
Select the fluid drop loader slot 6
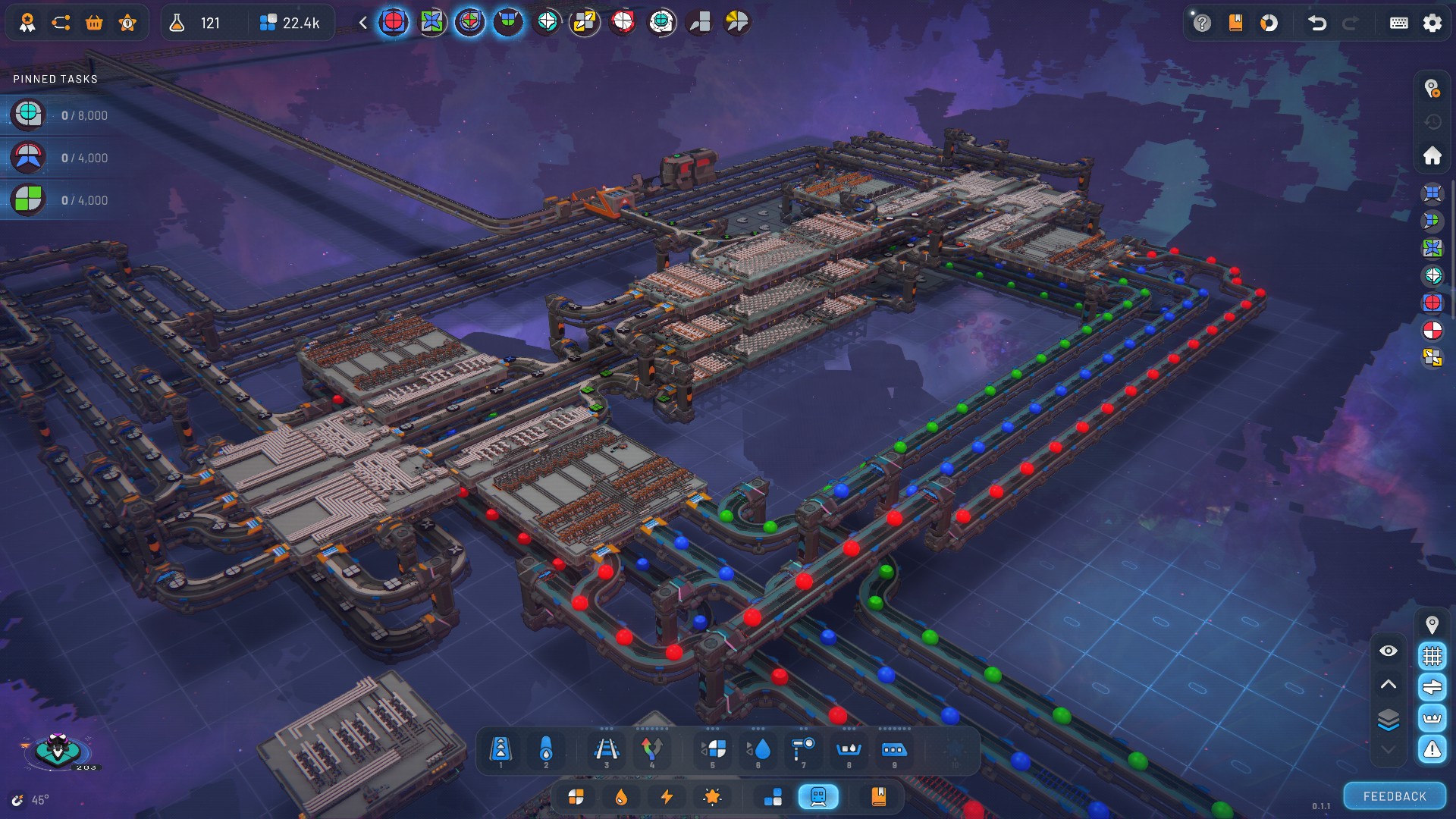758,750
